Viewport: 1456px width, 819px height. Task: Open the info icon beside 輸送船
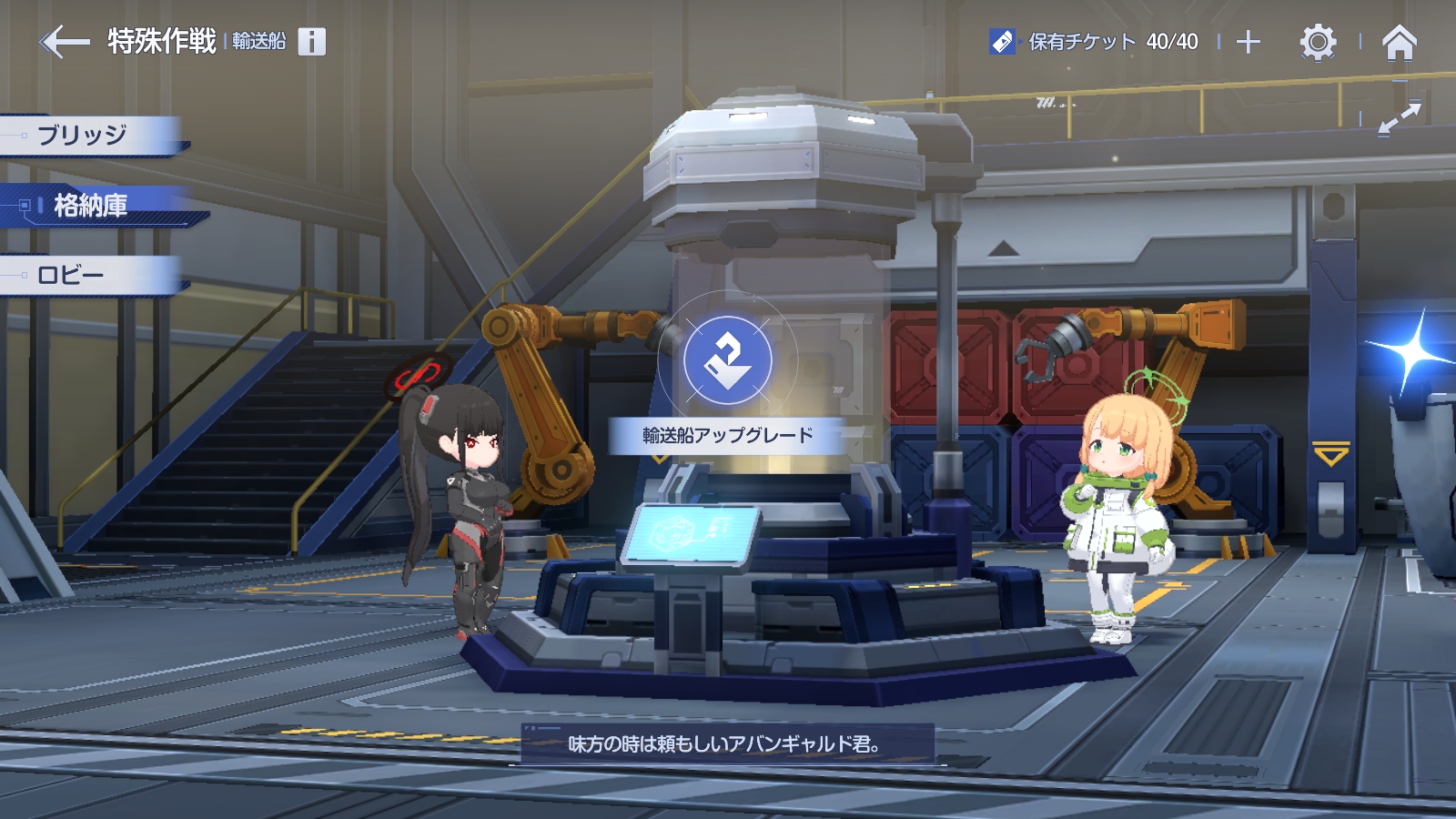point(311,42)
